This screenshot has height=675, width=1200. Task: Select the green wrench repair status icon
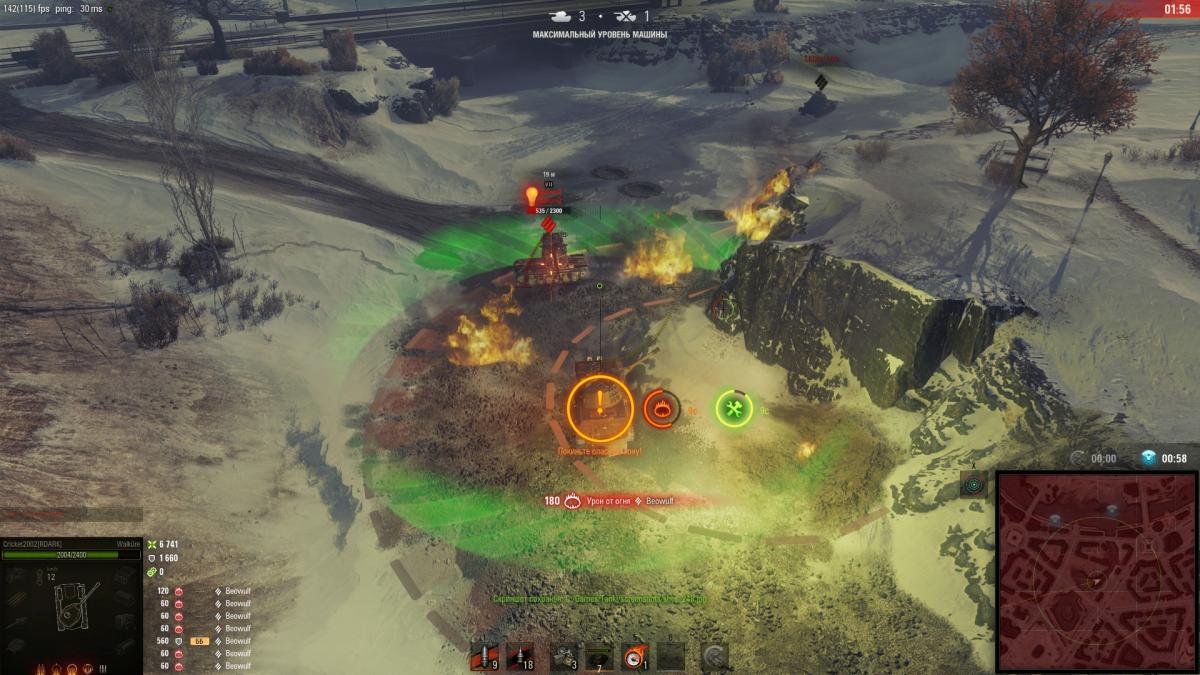point(733,408)
